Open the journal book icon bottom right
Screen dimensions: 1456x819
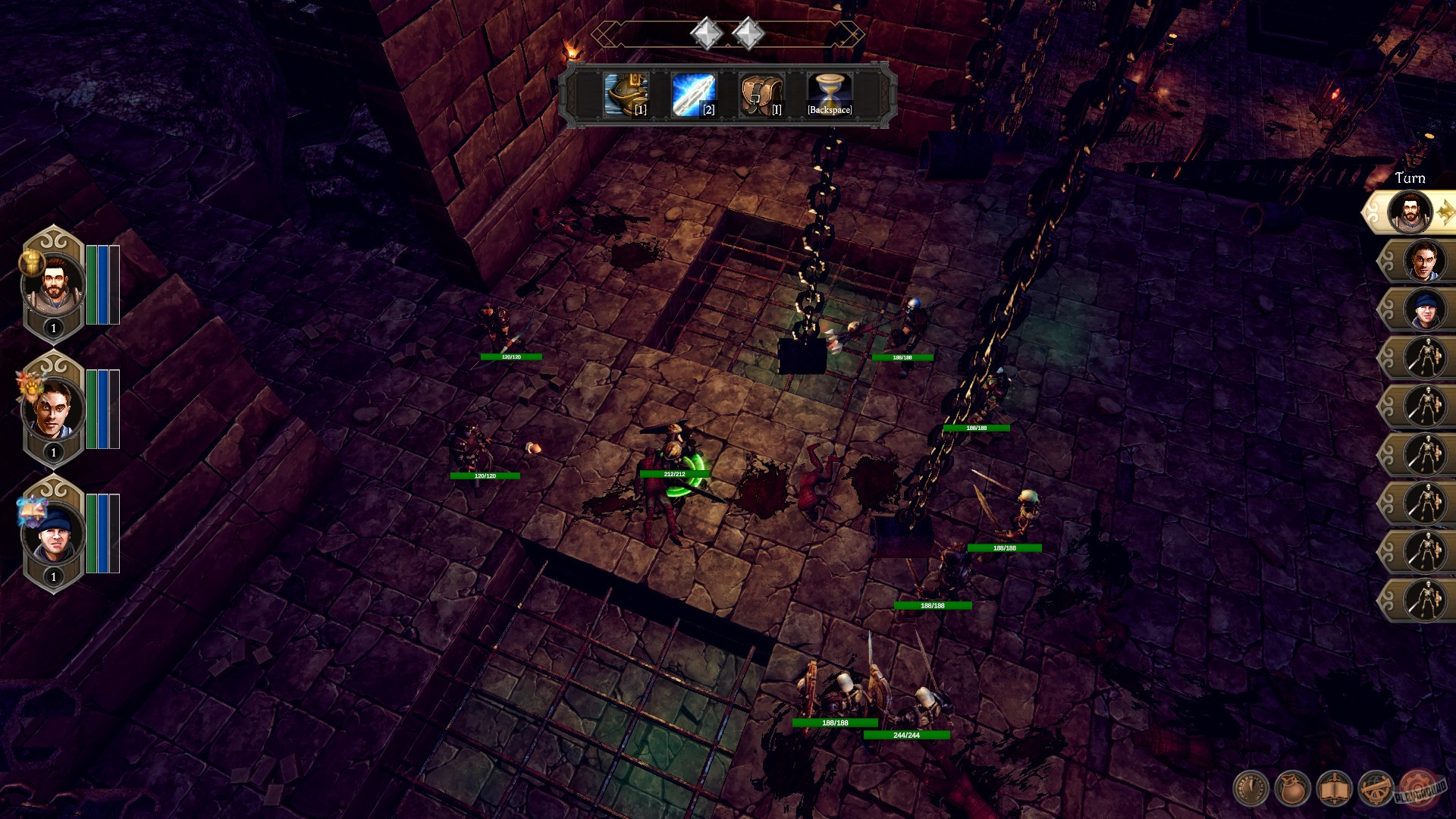(1333, 787)
